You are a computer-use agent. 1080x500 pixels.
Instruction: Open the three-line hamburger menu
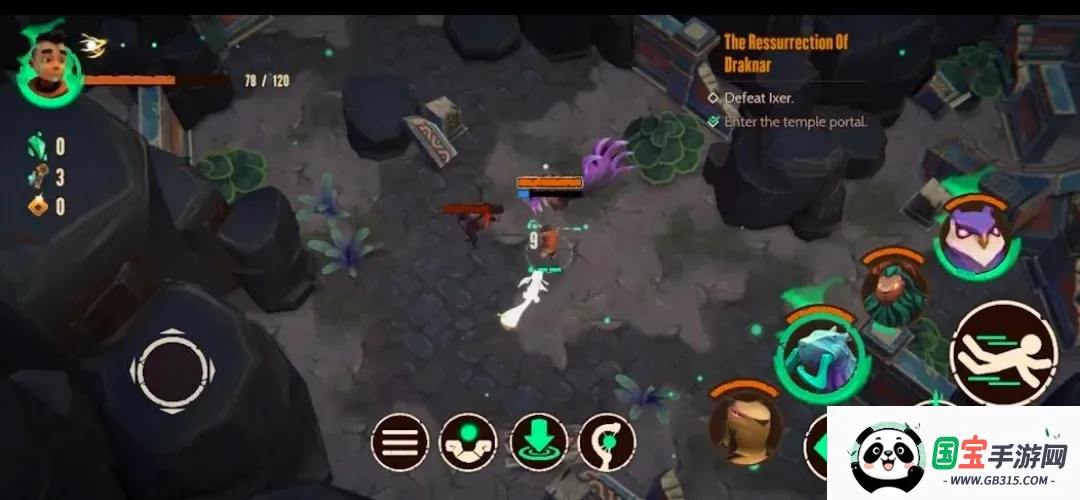(400, 442)
